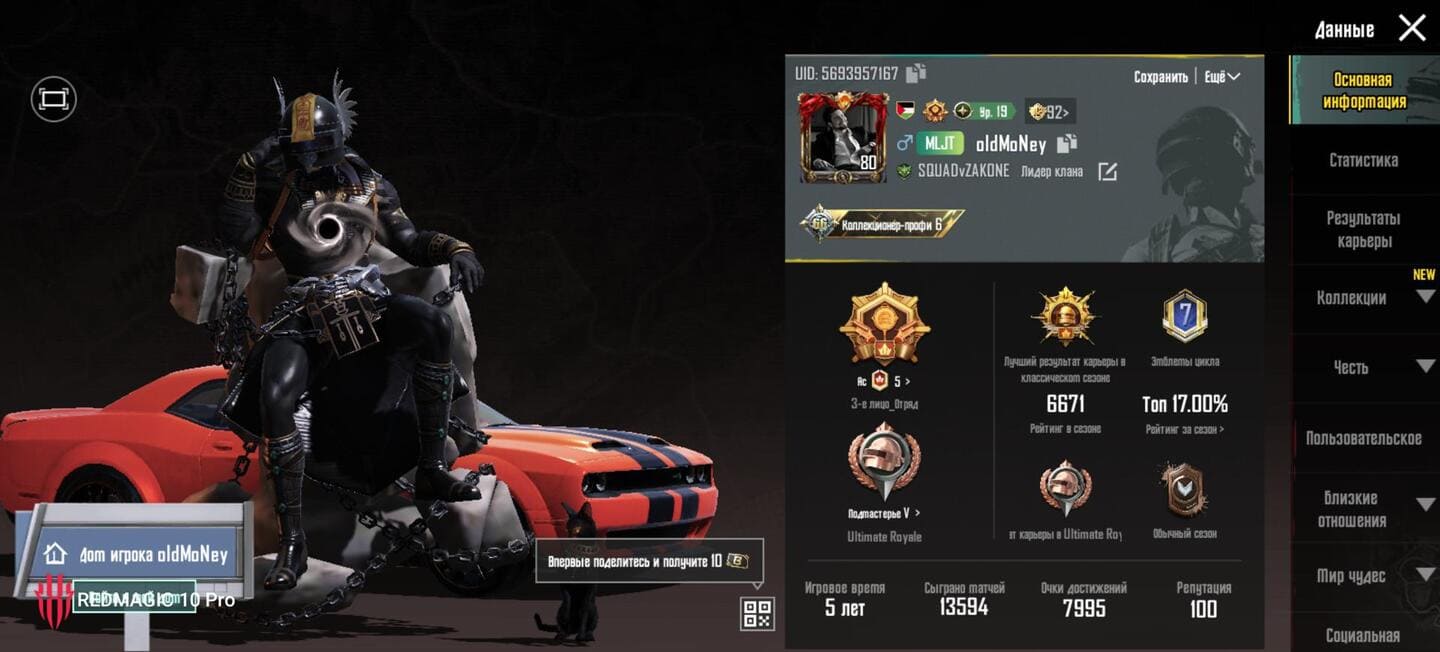Click the Сохранить button
Screen dimensions: 1440x652
tap(1160, 77)
